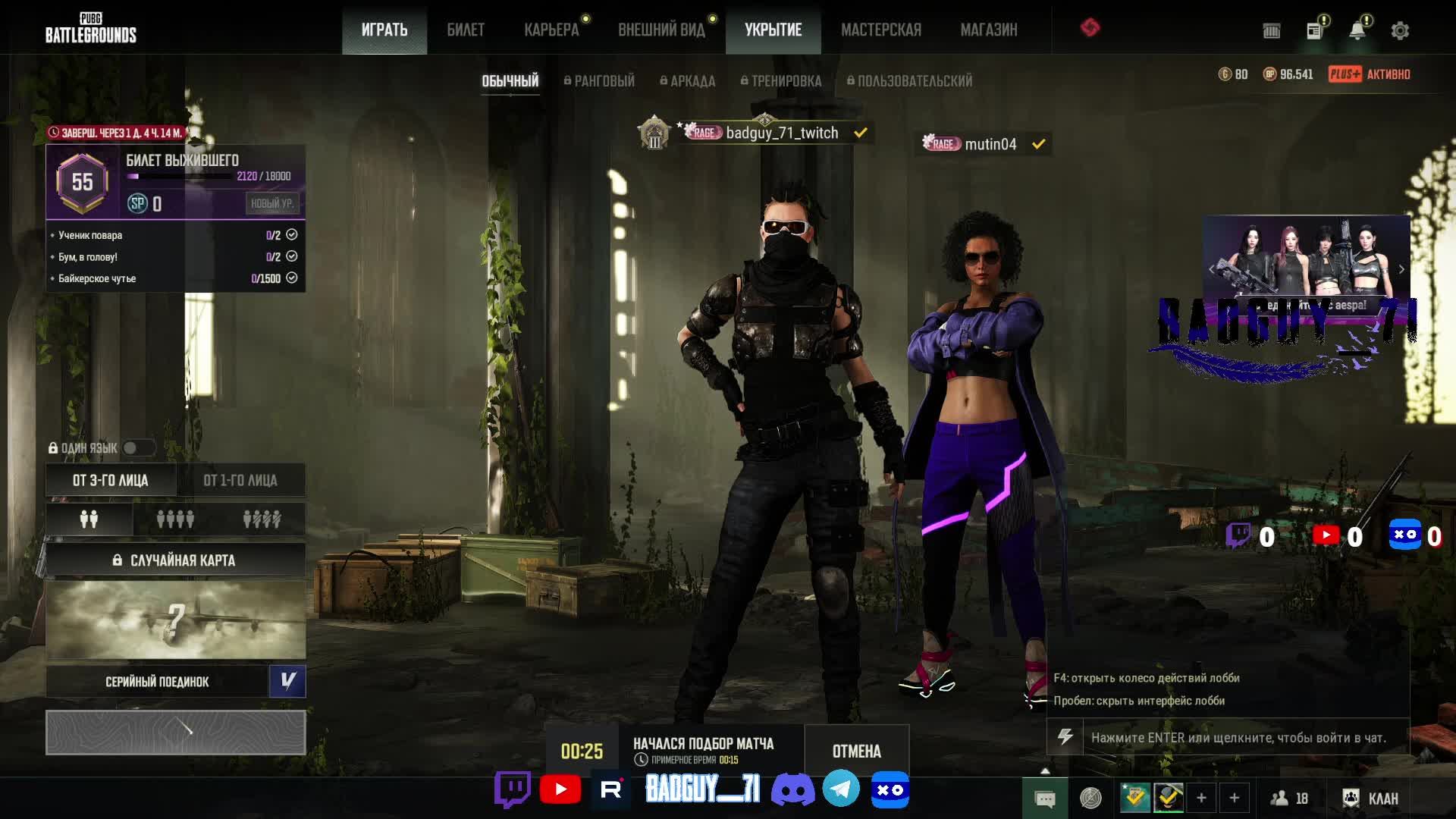Go to the УКРЫТИЕ tab
This screenshot has height=819, width=1456.
[773, 30]
